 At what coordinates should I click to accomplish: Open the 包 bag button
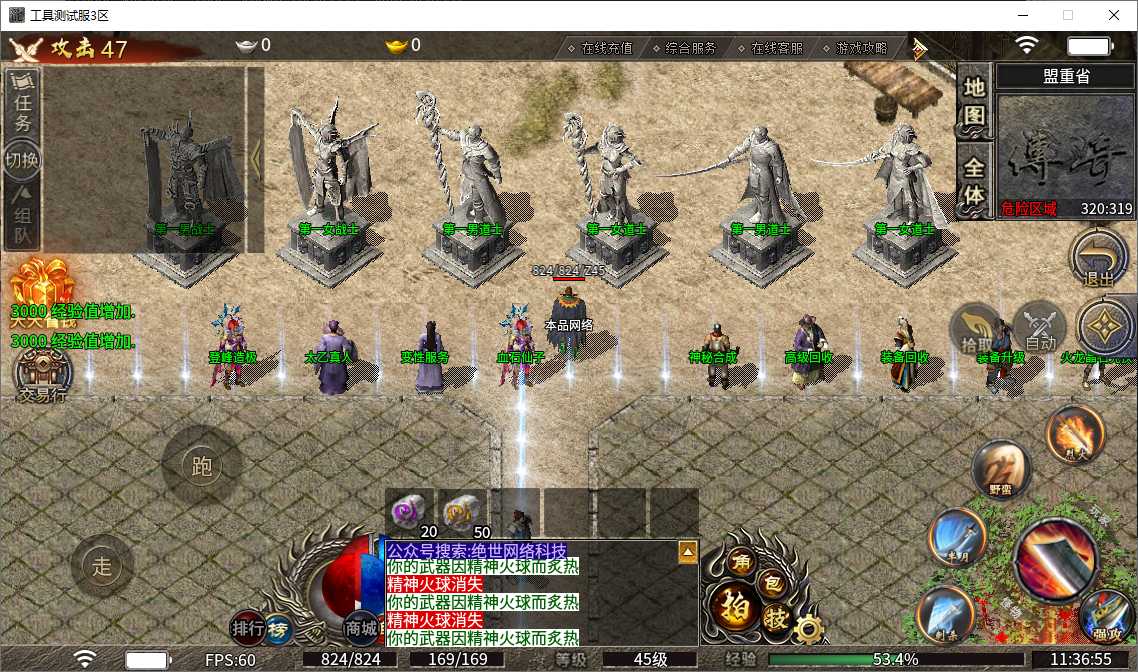(x=772, y=582)
